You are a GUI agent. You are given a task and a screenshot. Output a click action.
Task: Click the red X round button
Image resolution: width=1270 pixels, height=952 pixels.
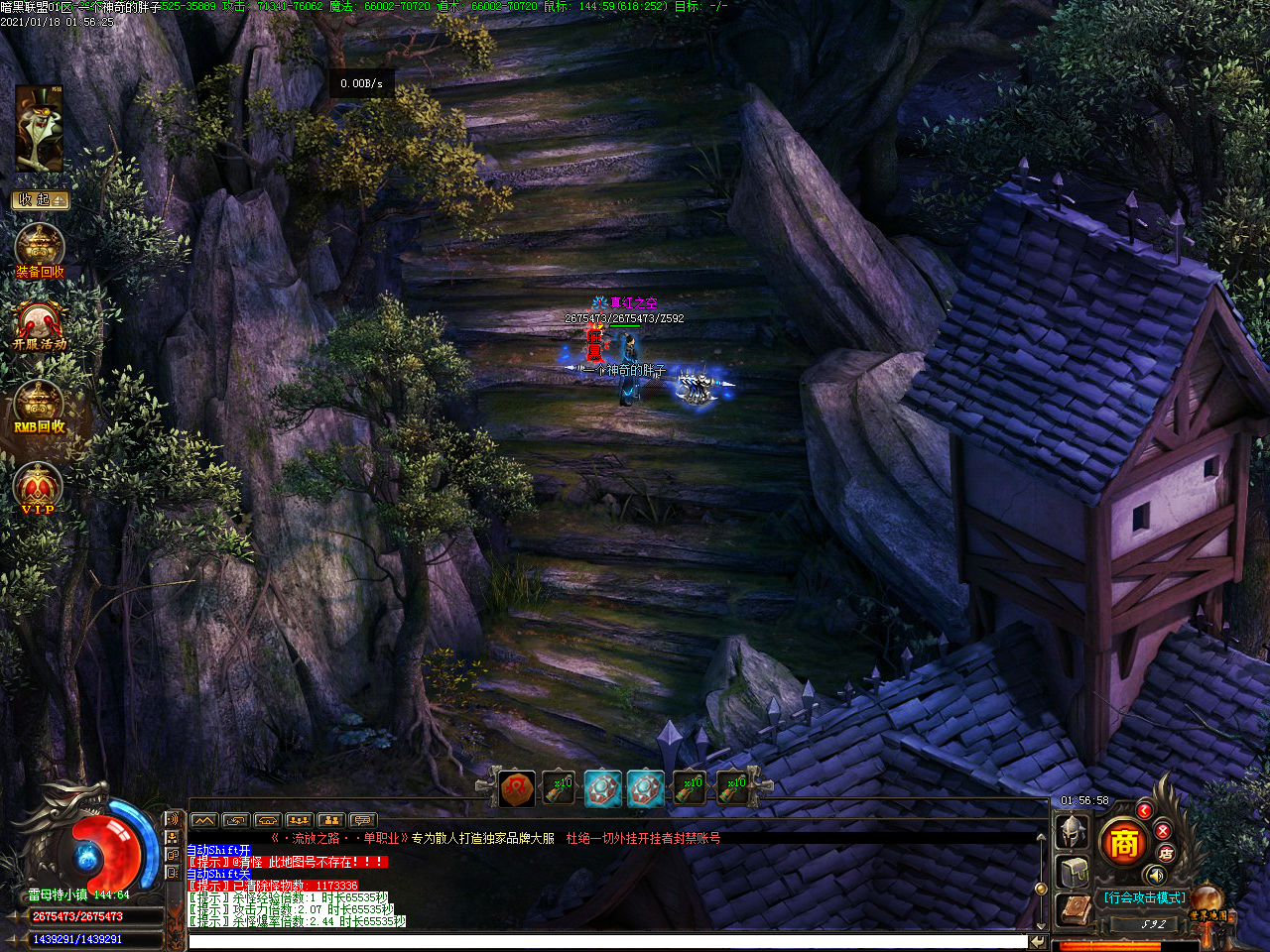pos(1163,830)
